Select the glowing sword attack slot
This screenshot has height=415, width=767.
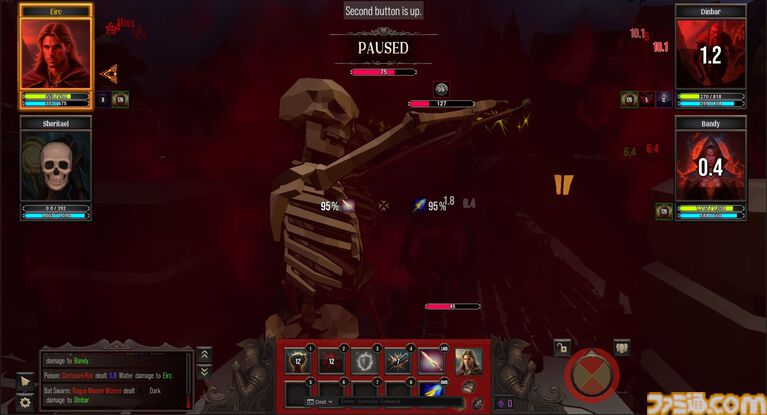431,361
